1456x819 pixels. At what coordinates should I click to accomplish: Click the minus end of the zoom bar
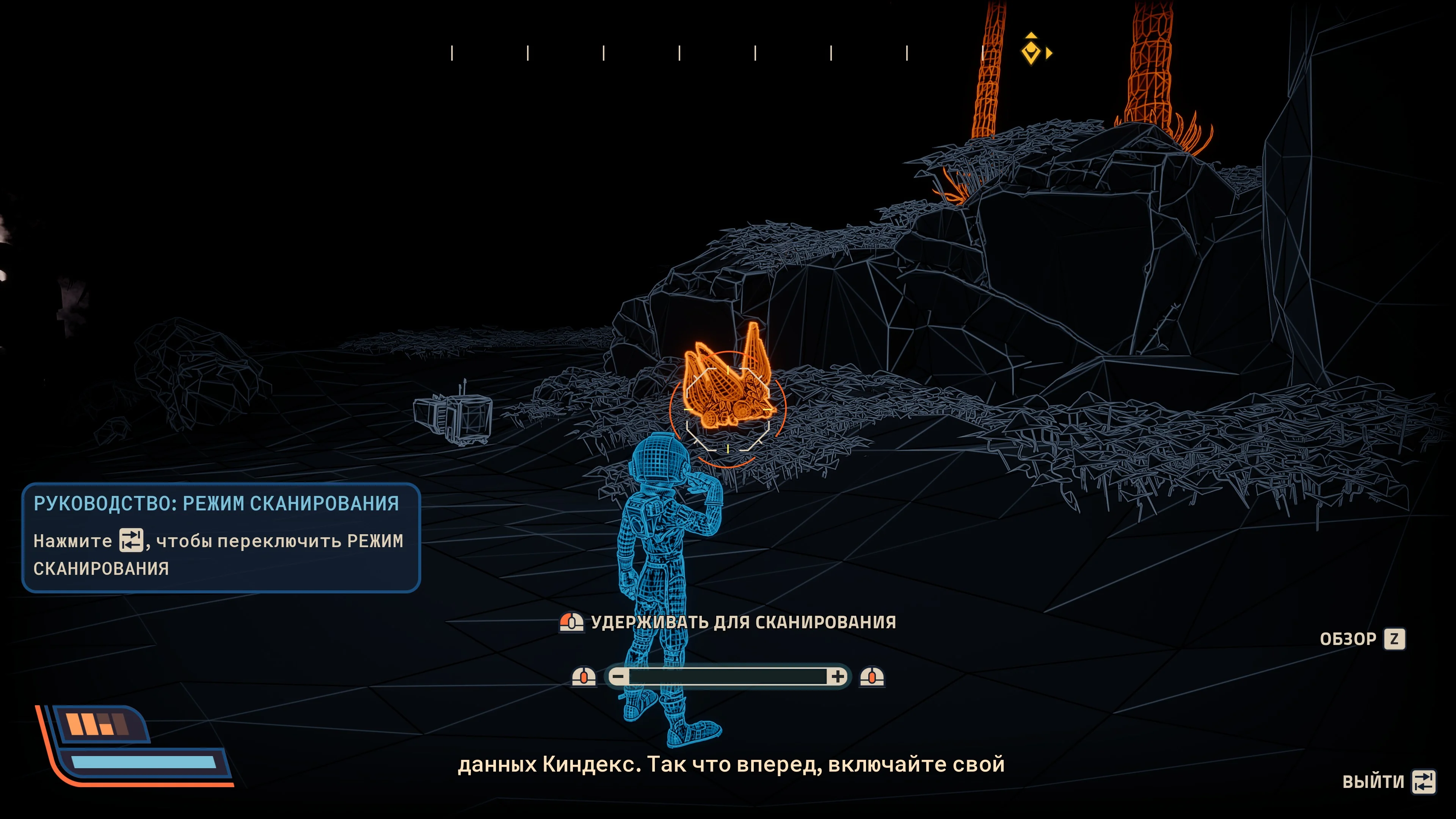pos(619,676)
